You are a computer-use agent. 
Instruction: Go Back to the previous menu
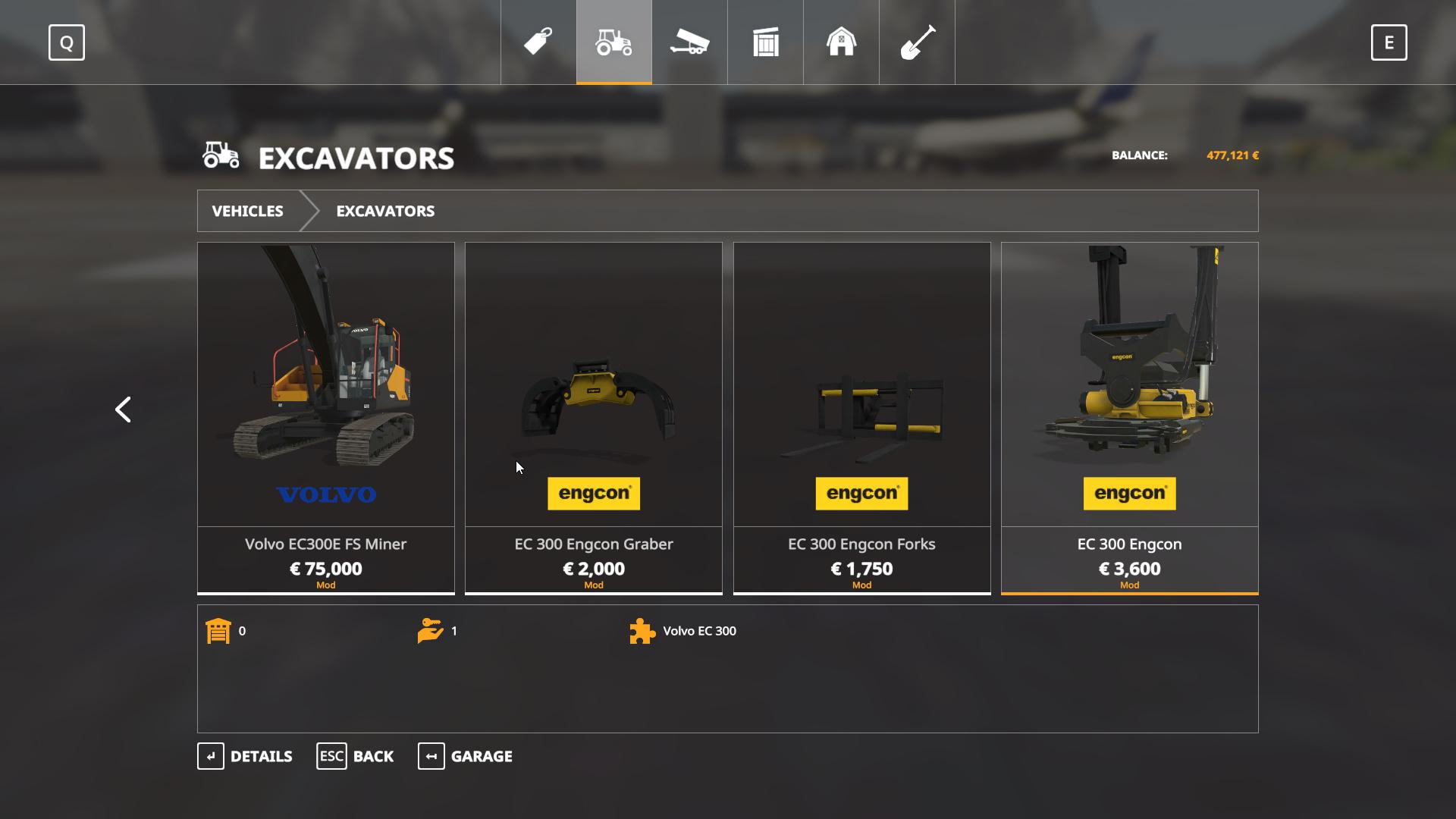[355, 756]
